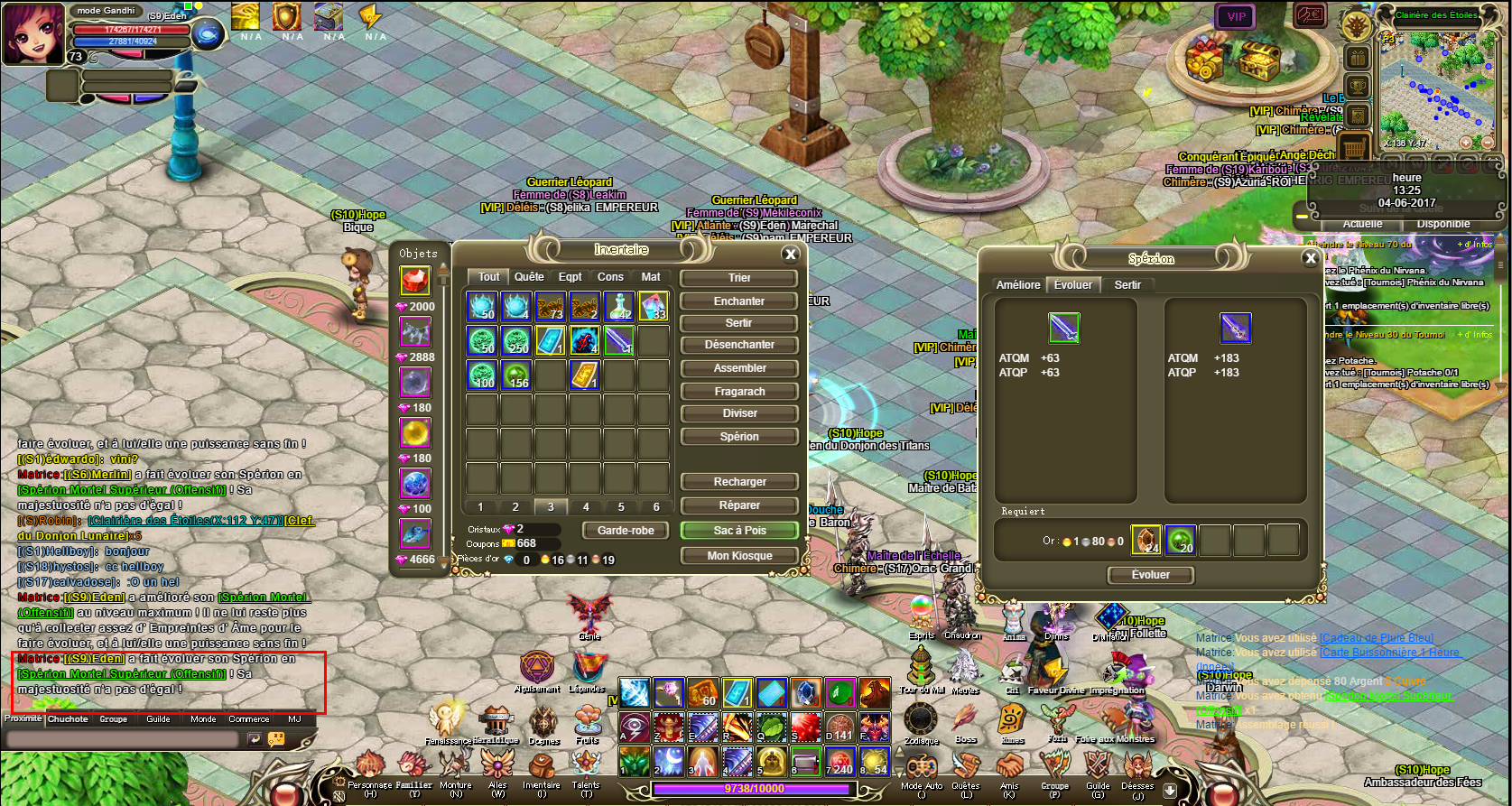
Task: Click the Recharger button
Action: tap(739, 482)
